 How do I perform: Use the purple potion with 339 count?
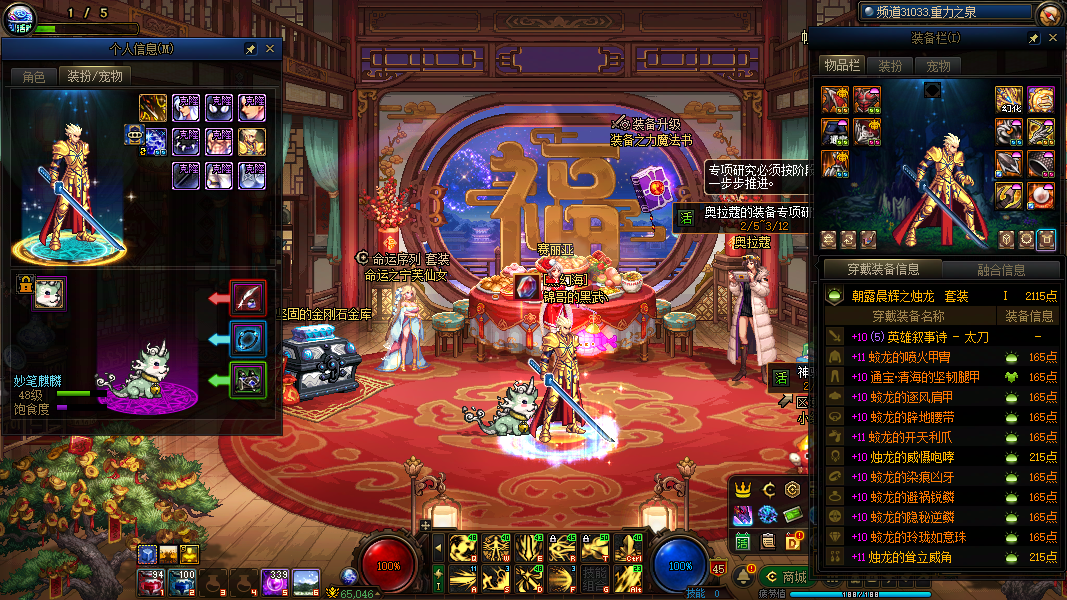[274, 581]
